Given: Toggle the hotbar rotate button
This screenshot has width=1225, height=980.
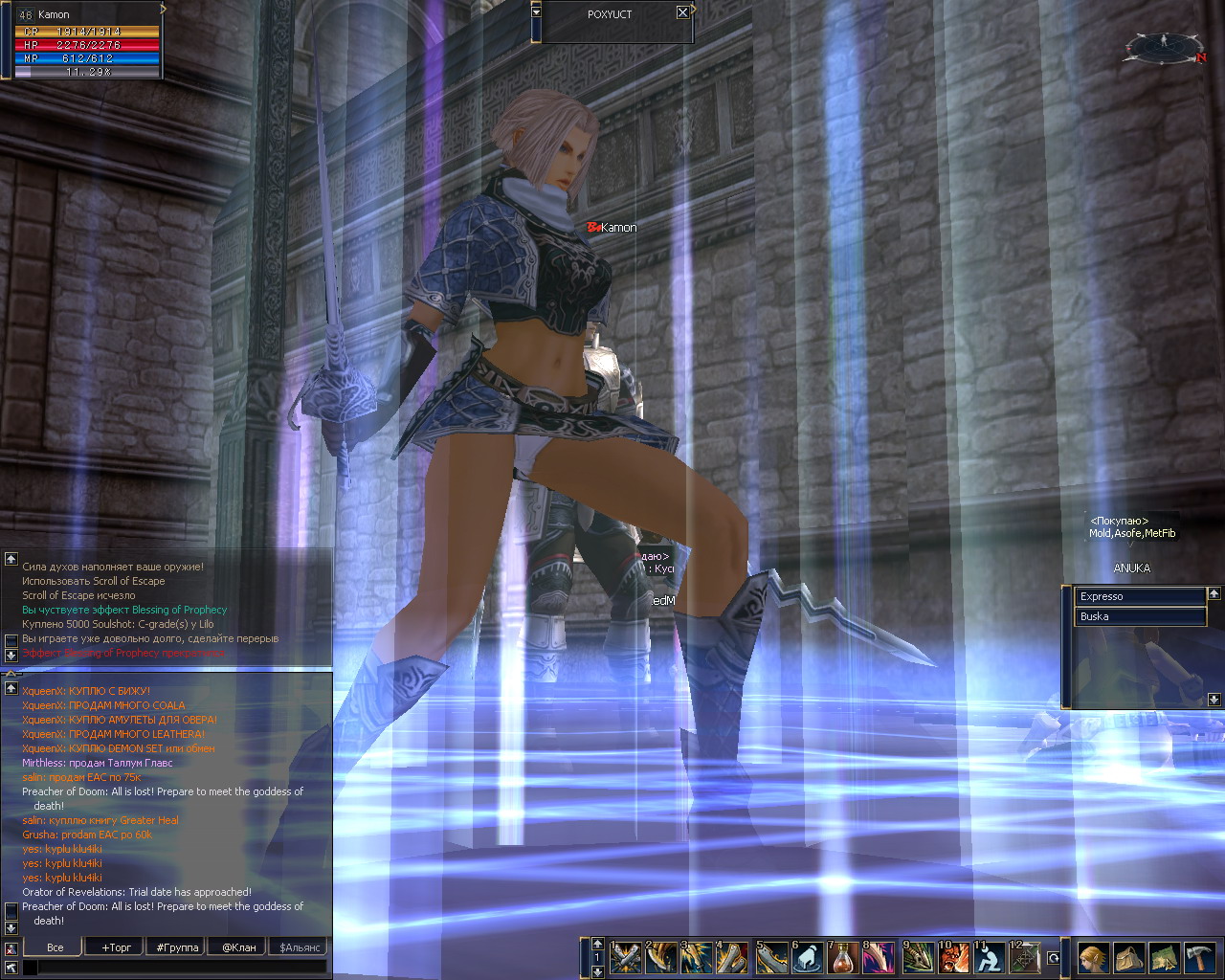Looking at the screenshot, I should pos(1054,957).
